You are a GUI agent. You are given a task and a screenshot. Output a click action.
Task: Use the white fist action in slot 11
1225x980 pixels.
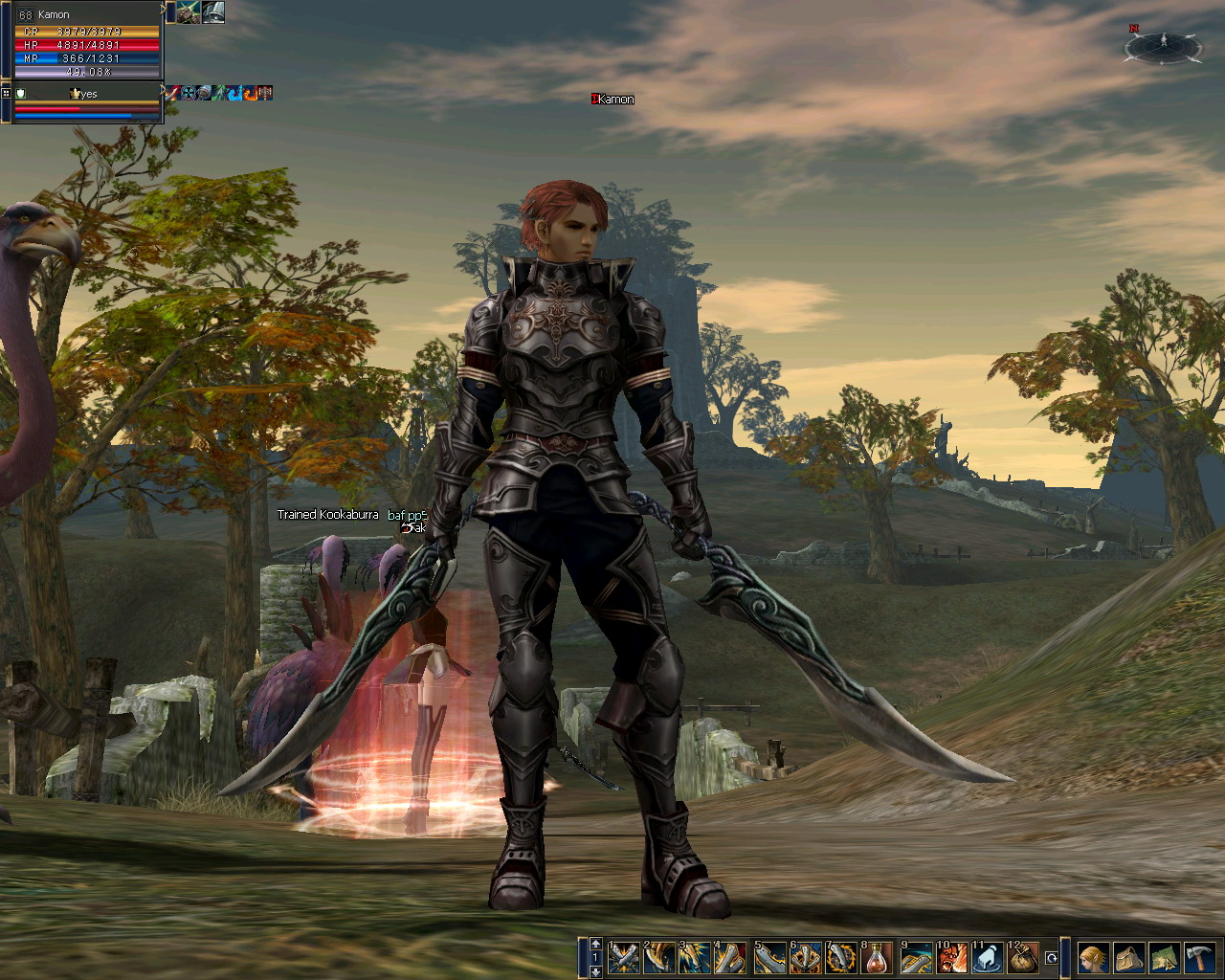988,957
